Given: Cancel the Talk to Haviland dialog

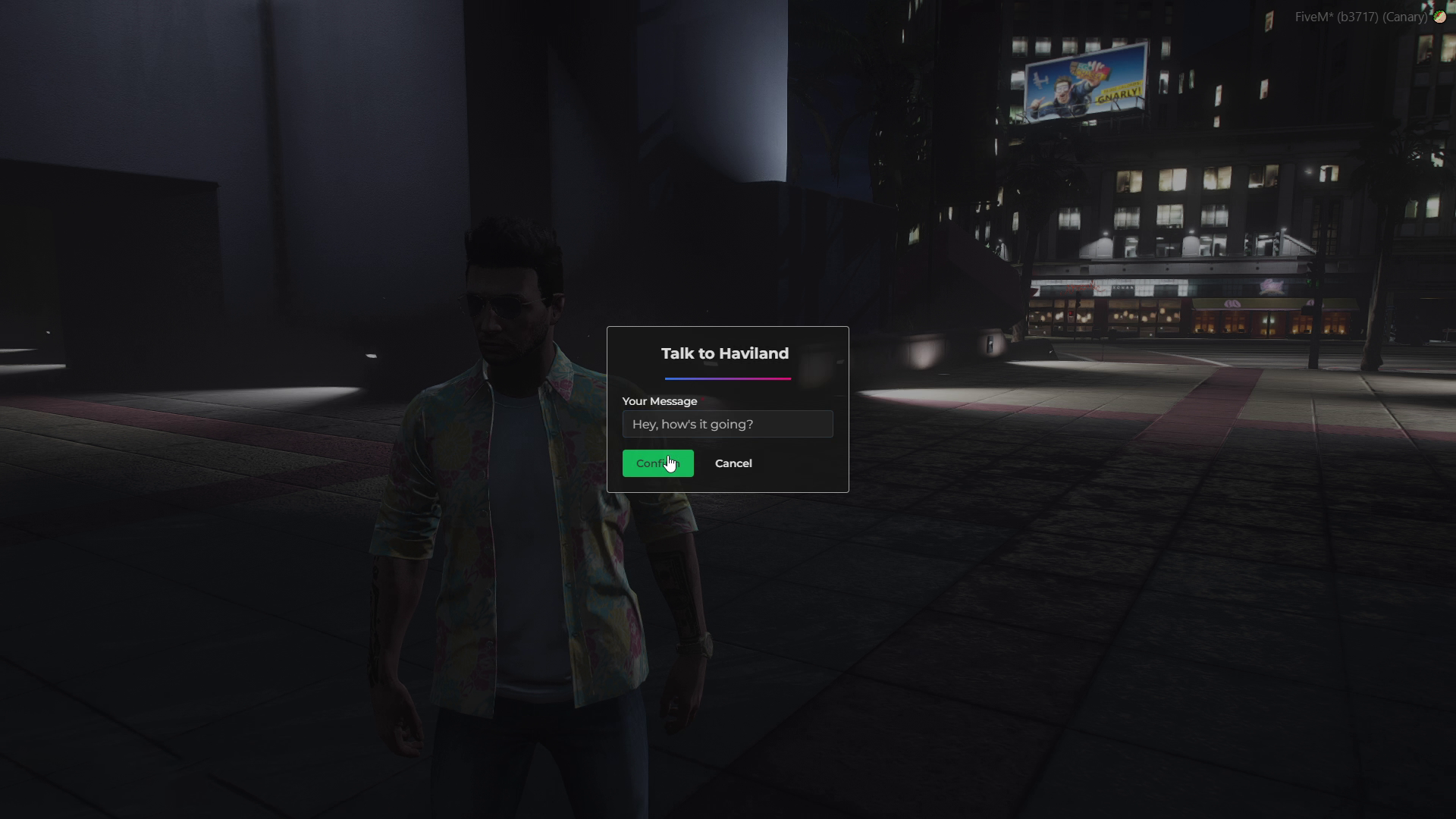Looking at the screenshot, I should (733, 463).
